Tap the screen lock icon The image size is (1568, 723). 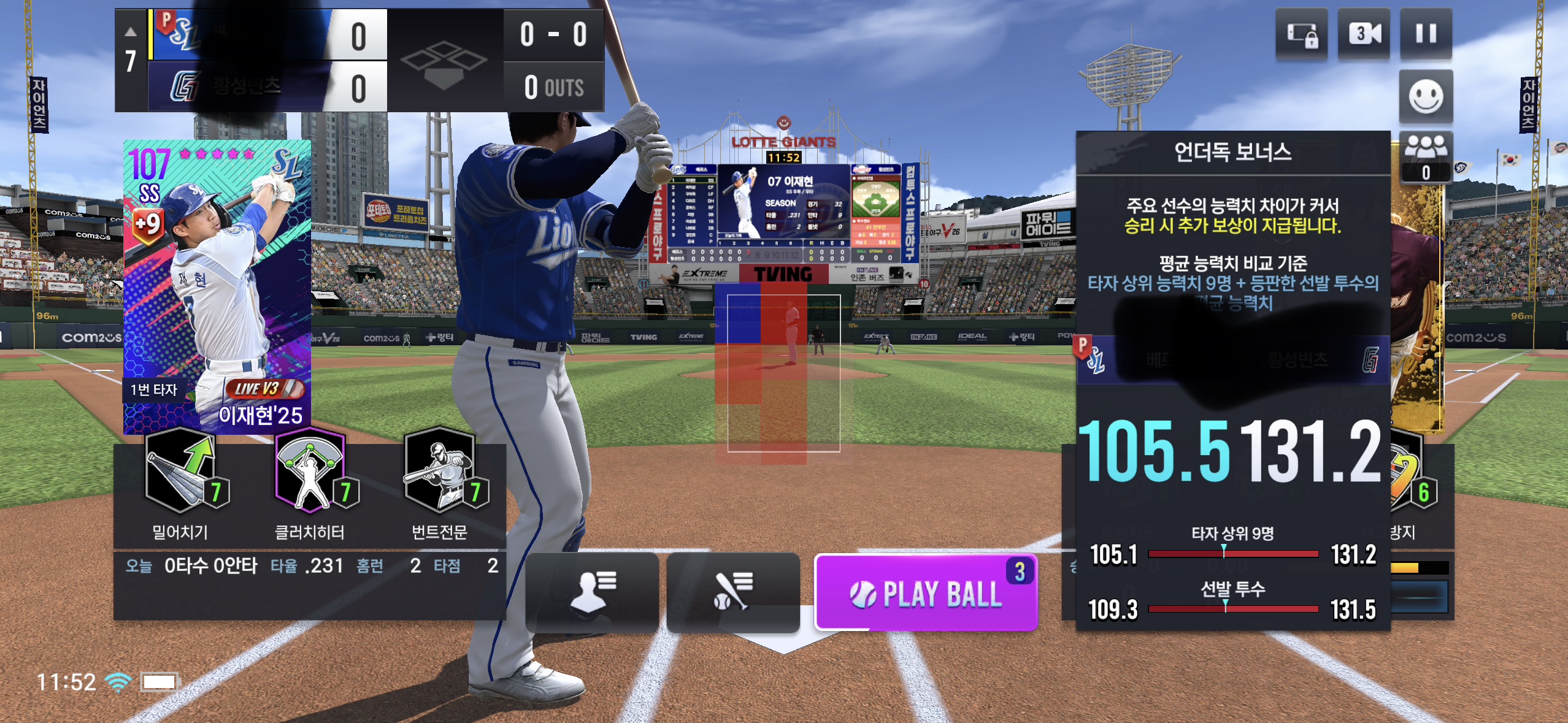tap(1302, 34)
